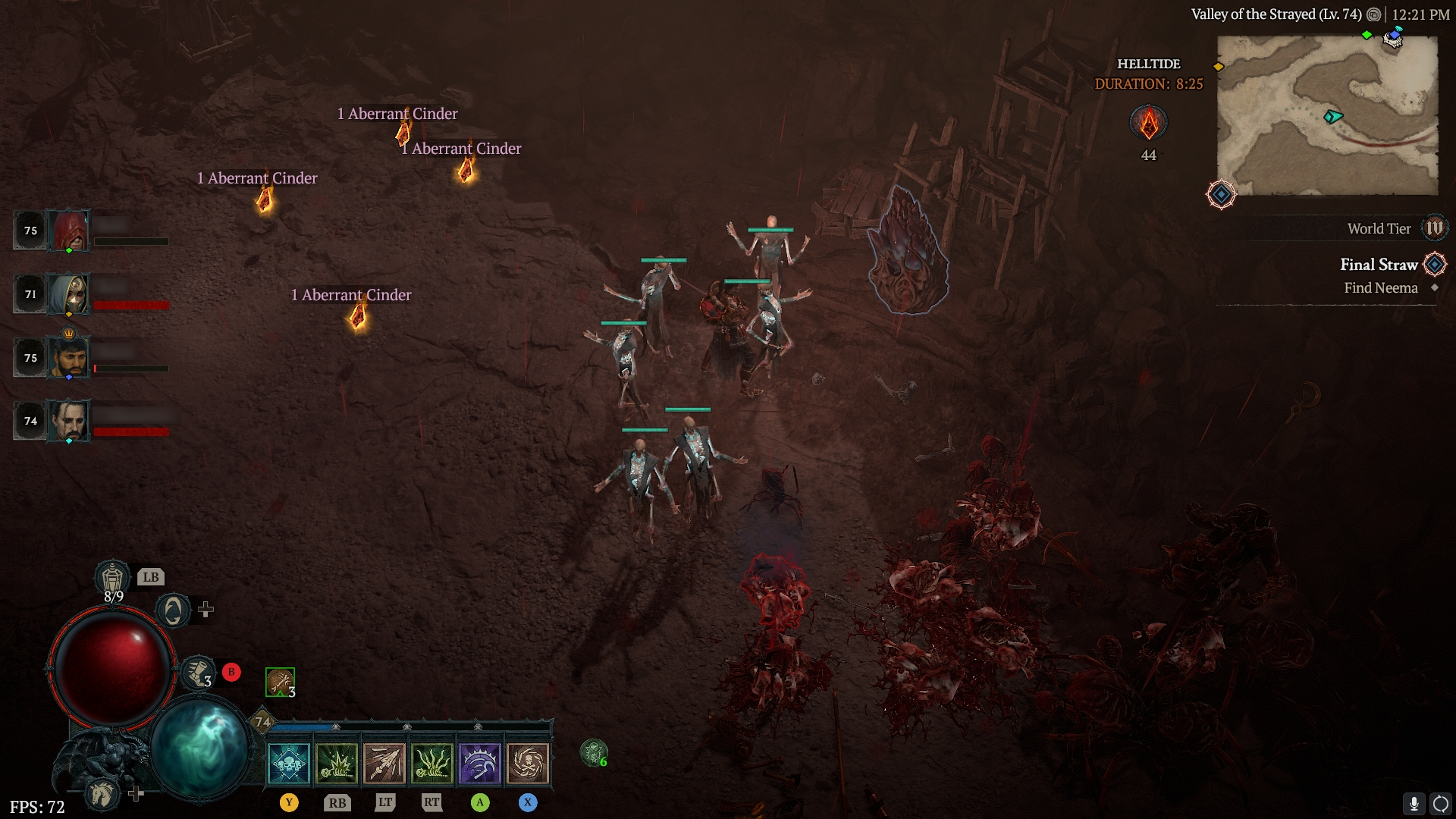Drink a healing potion from the flask icon
1456x819 pixels.
pyautogui.click(x=112, y=579)
